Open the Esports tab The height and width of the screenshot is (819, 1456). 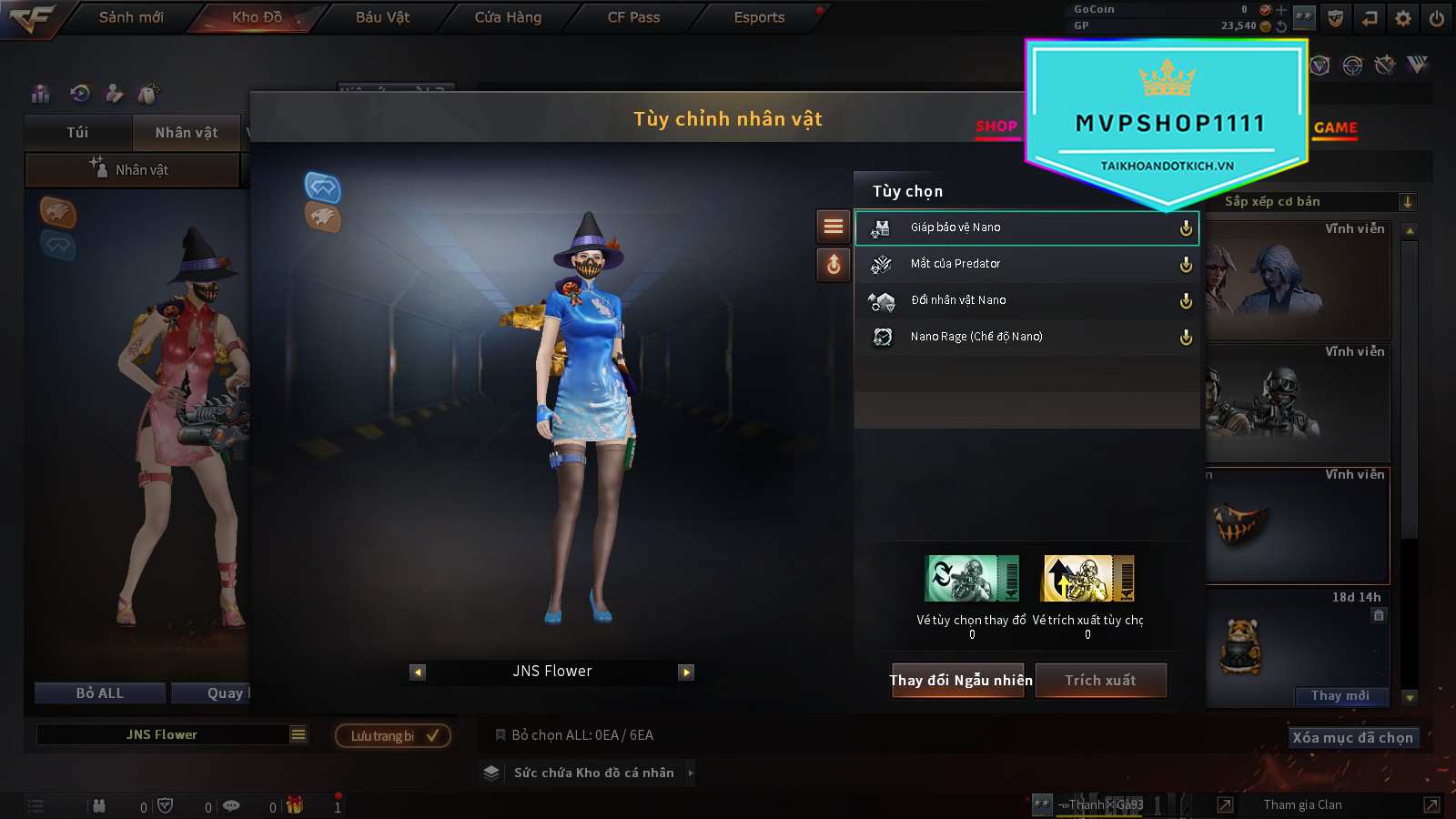tap(759, 17)
